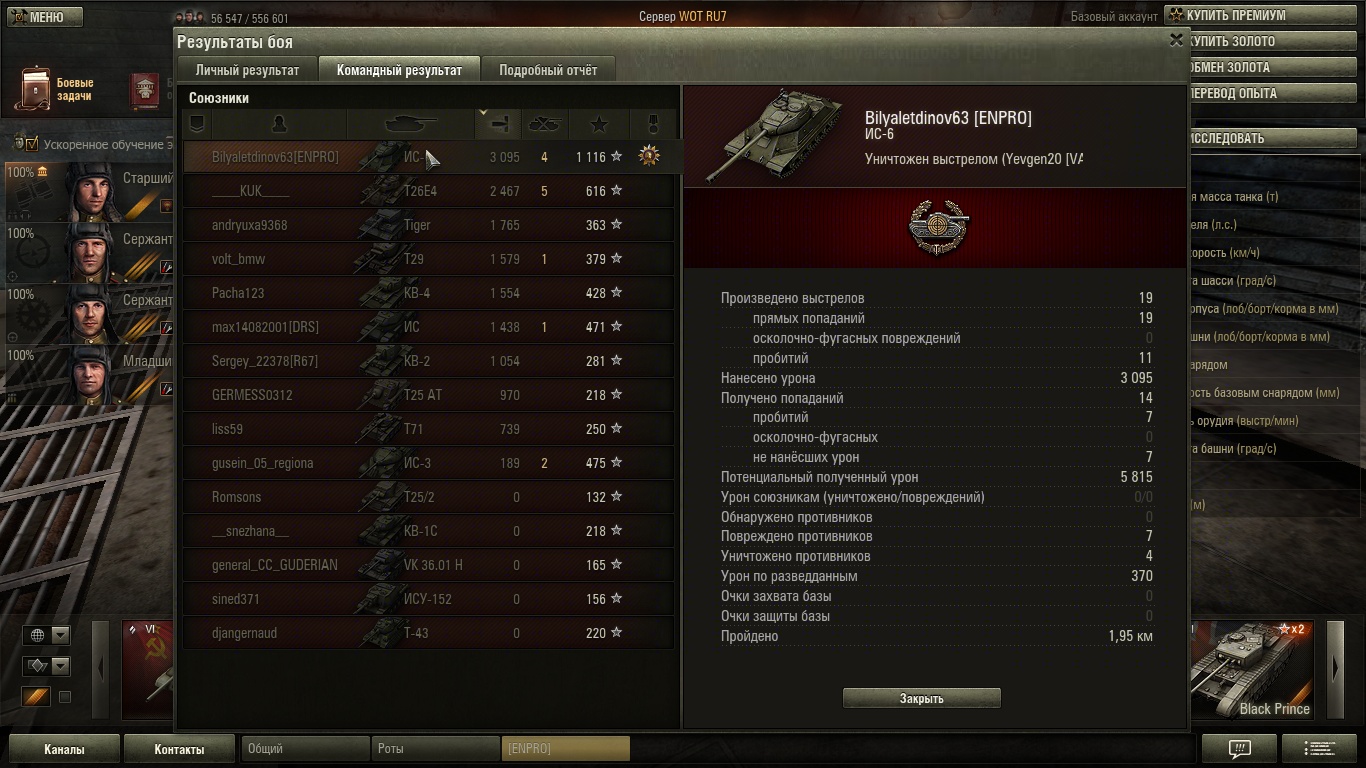The image size is (1366, 768).
Task: Switch to the Общий chat tab
Action: tap(304, 749)
